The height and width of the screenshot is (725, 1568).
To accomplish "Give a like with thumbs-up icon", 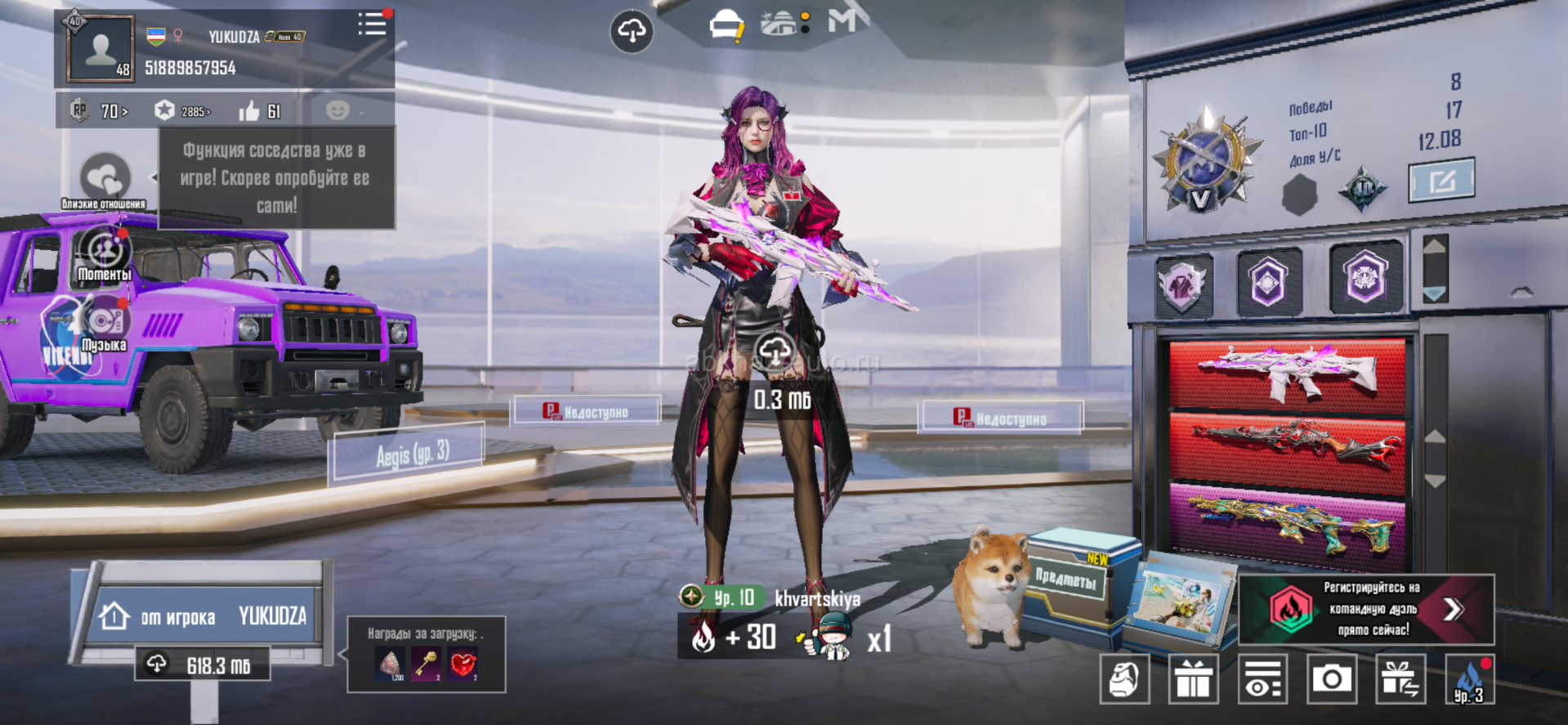I will click(x=249, y=111).
